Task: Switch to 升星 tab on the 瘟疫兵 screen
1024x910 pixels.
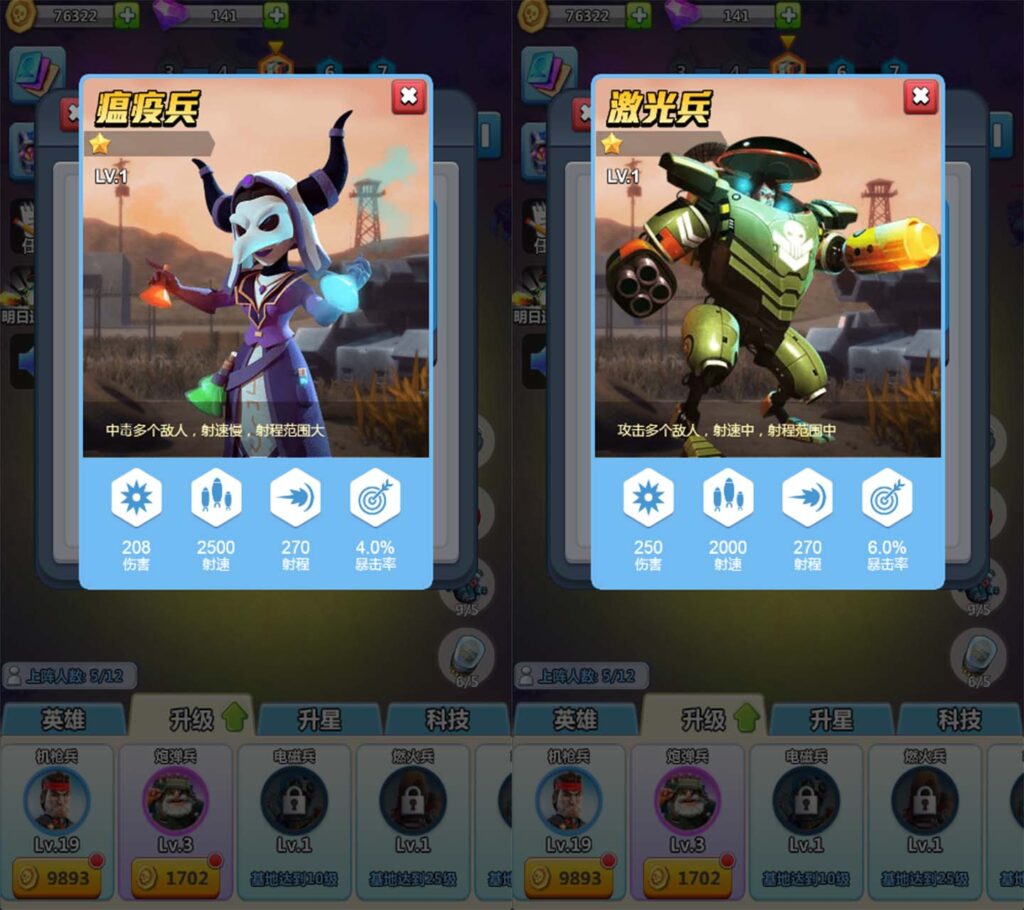Action: [319, 719]
